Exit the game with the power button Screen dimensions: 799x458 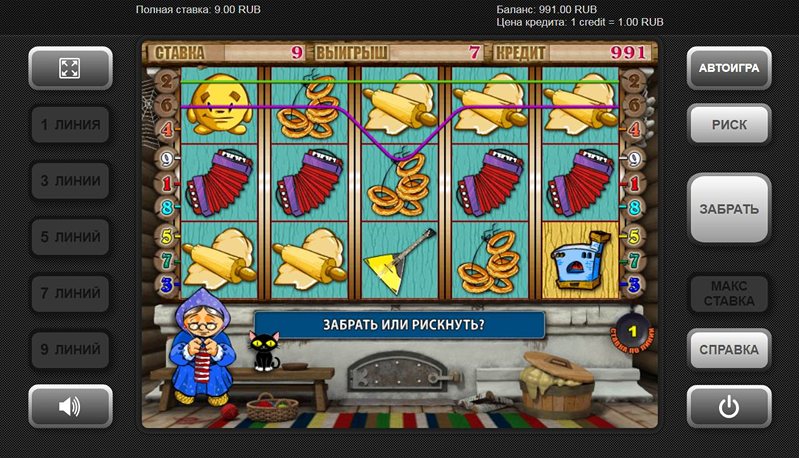(x=728, y=406)
